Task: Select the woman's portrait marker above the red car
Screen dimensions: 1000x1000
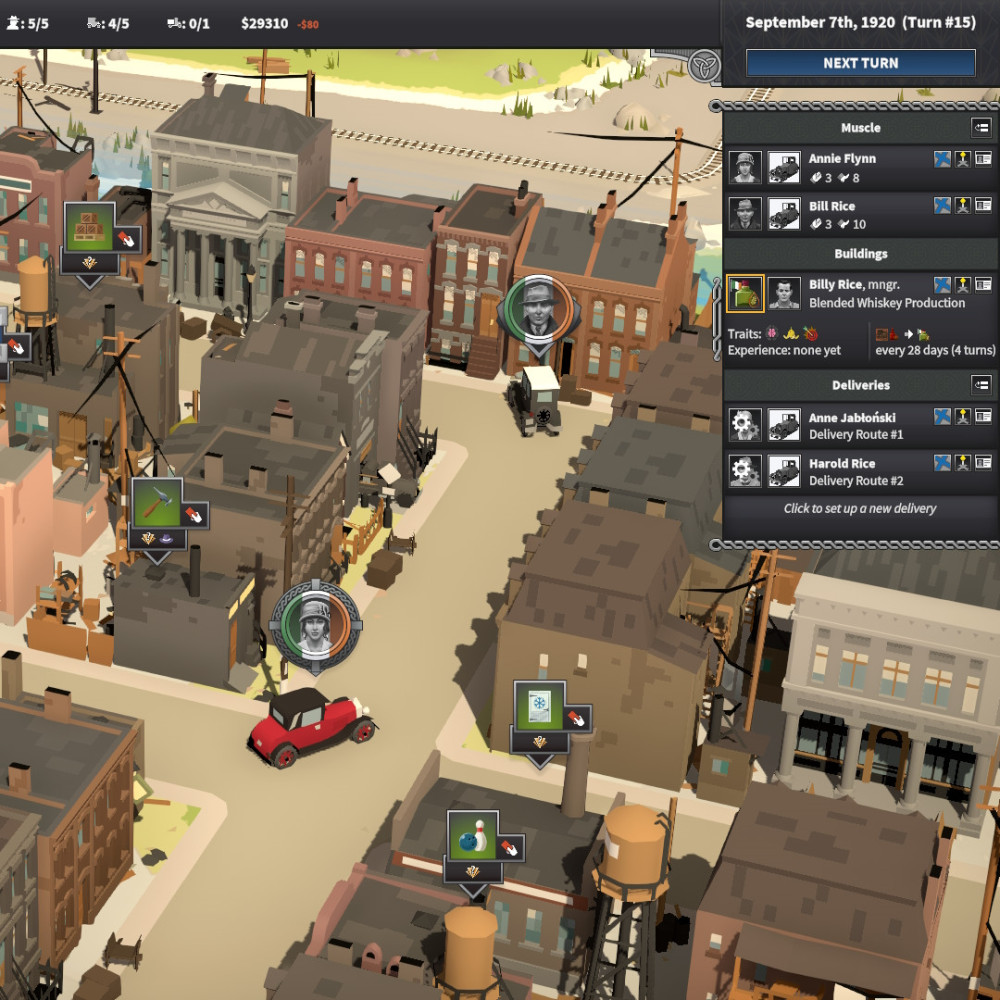Action: tap(311, 621)
